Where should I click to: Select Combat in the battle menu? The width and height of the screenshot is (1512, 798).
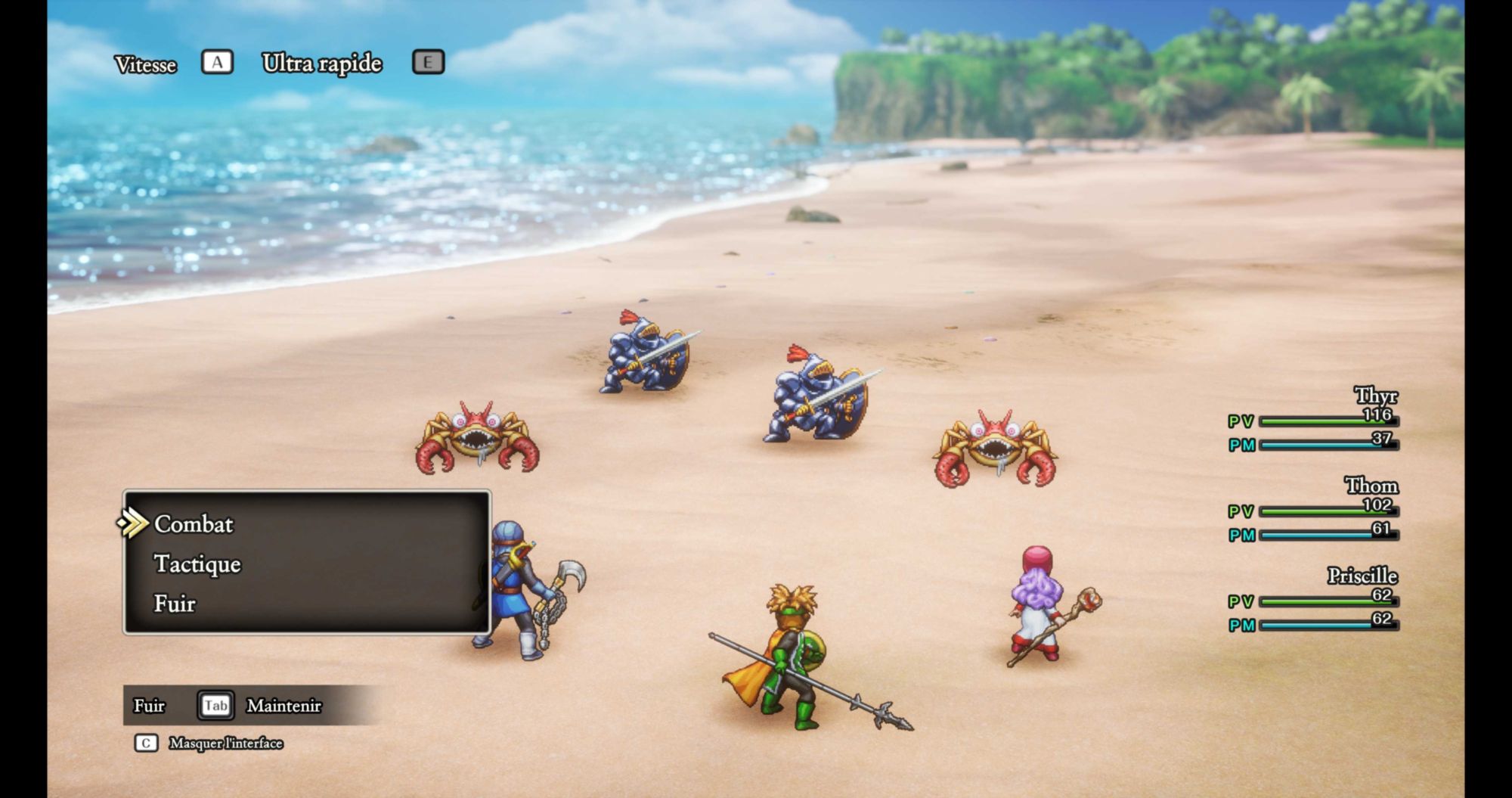pyautogui.click(x=194, y=524)
